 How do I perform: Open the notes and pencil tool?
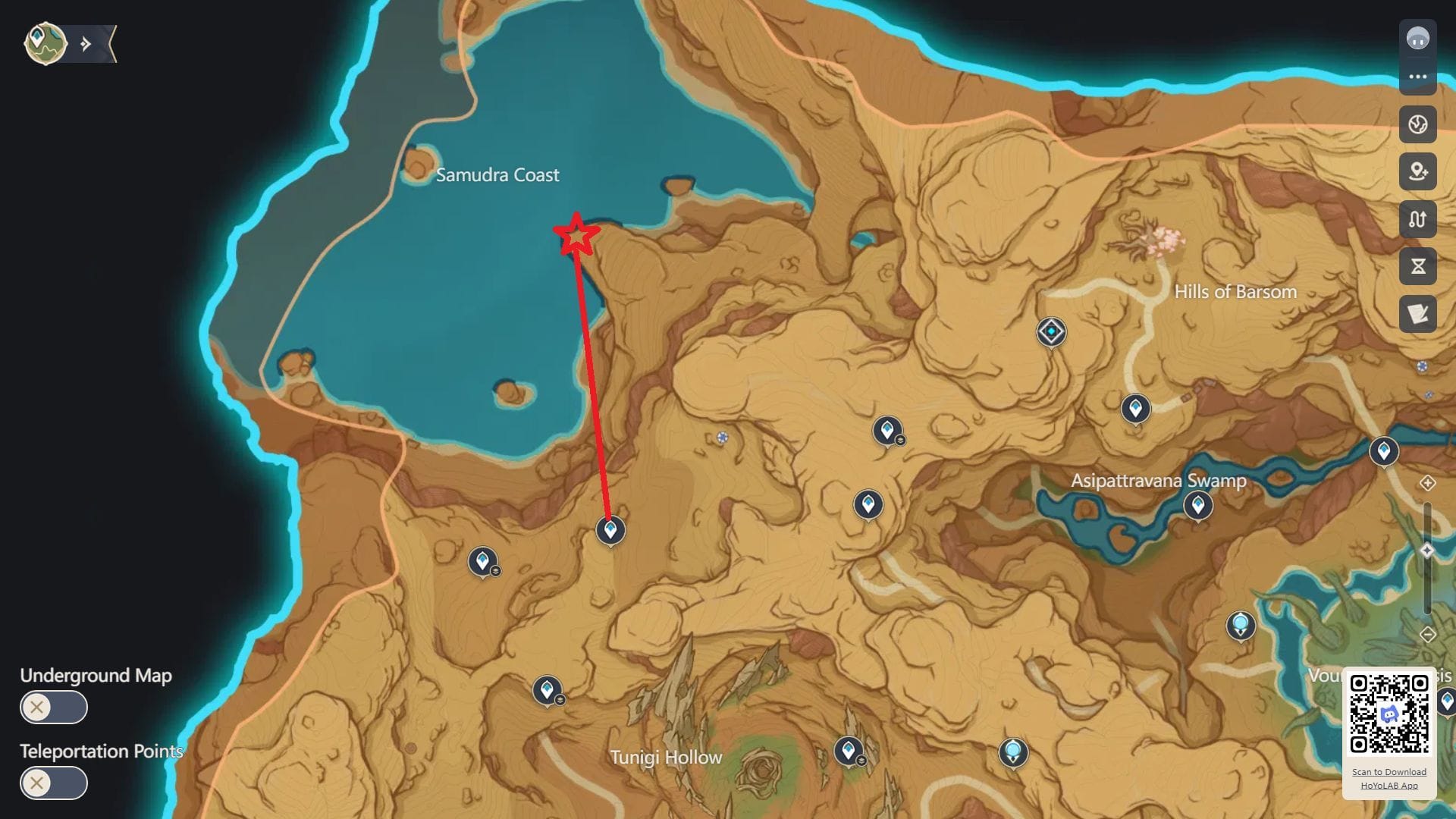point(1417,314)
